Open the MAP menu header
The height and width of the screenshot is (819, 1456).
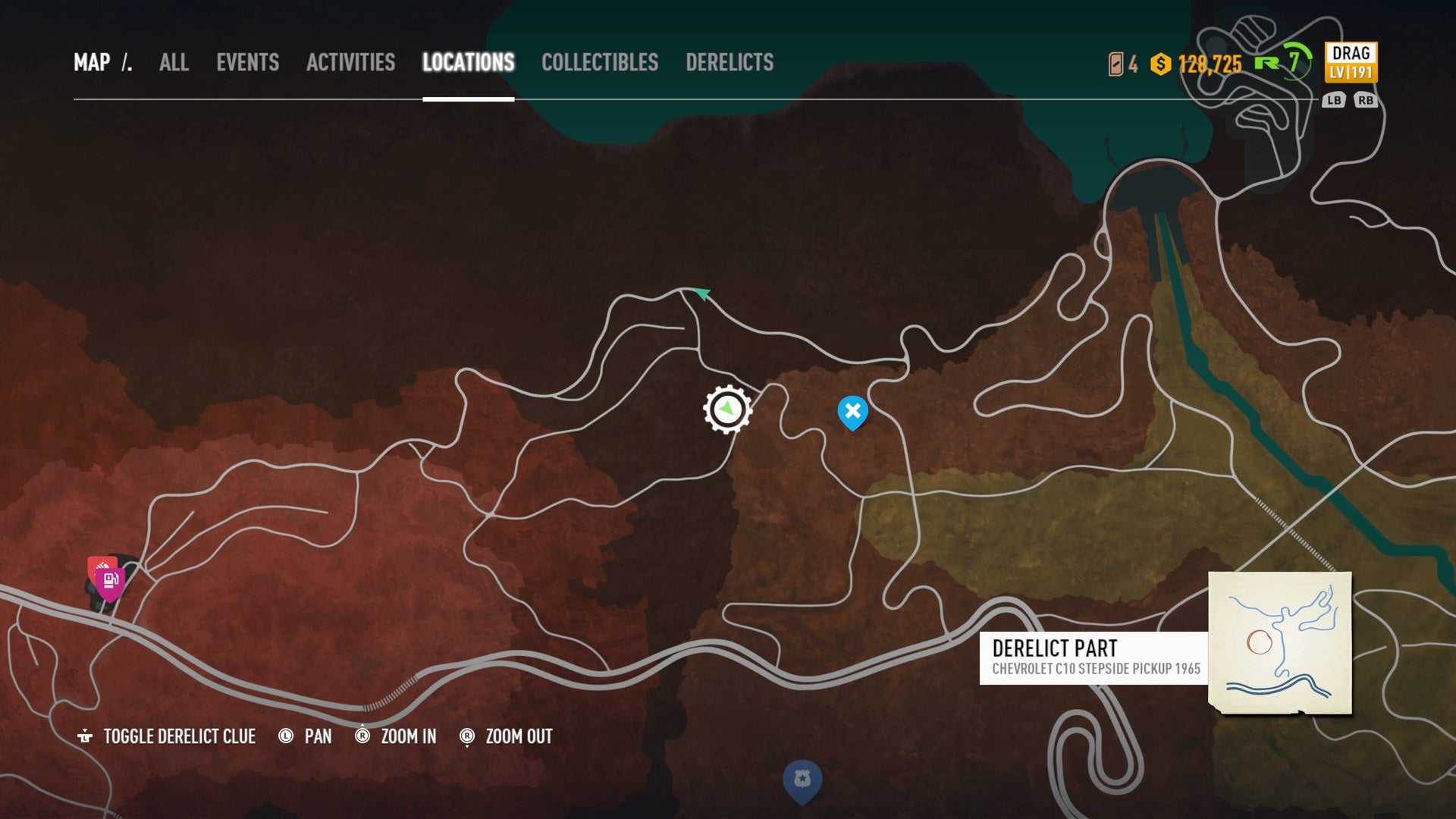point(92,63)
